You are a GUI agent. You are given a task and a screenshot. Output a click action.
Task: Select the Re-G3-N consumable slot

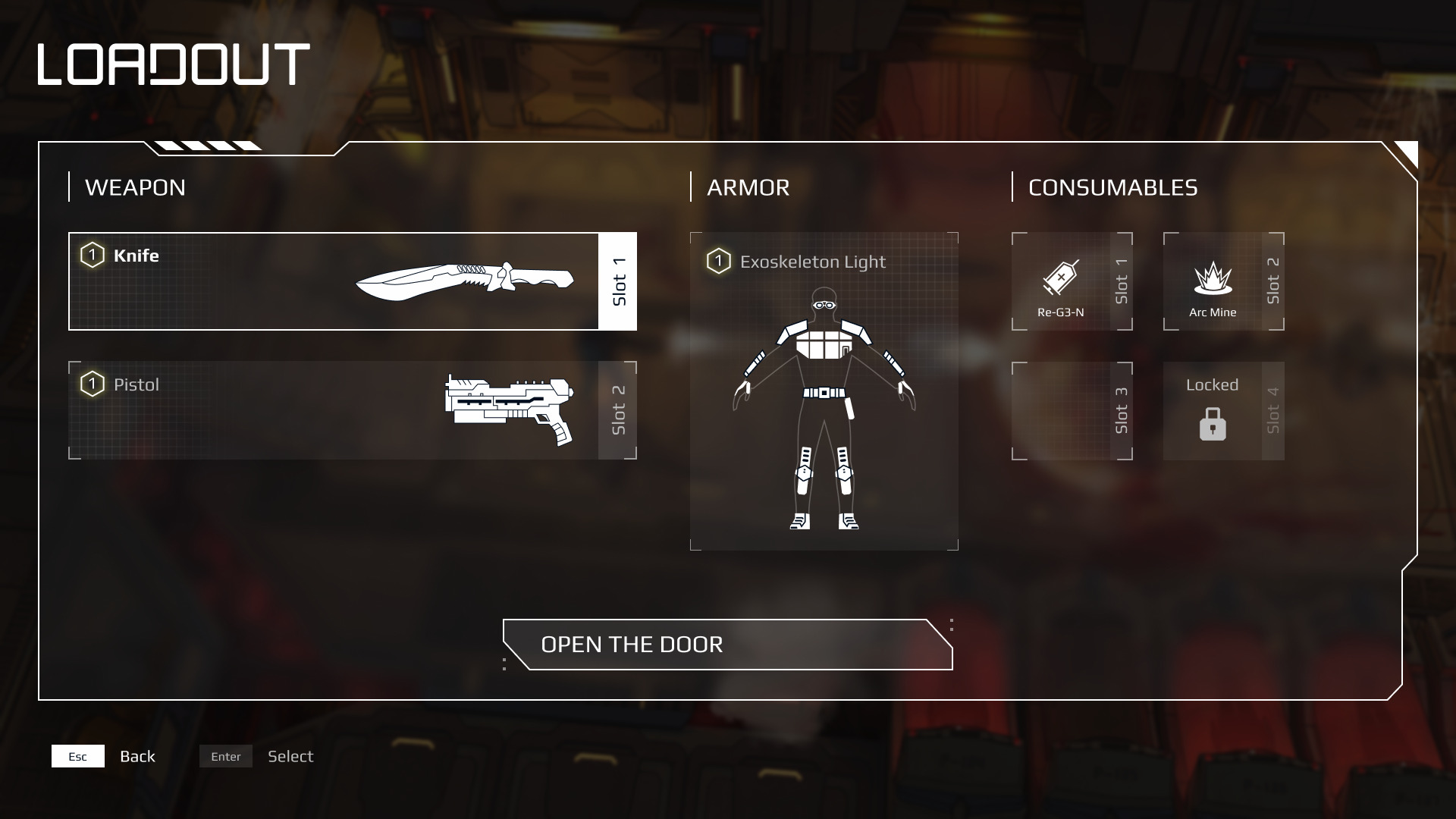click(1071, 281)
